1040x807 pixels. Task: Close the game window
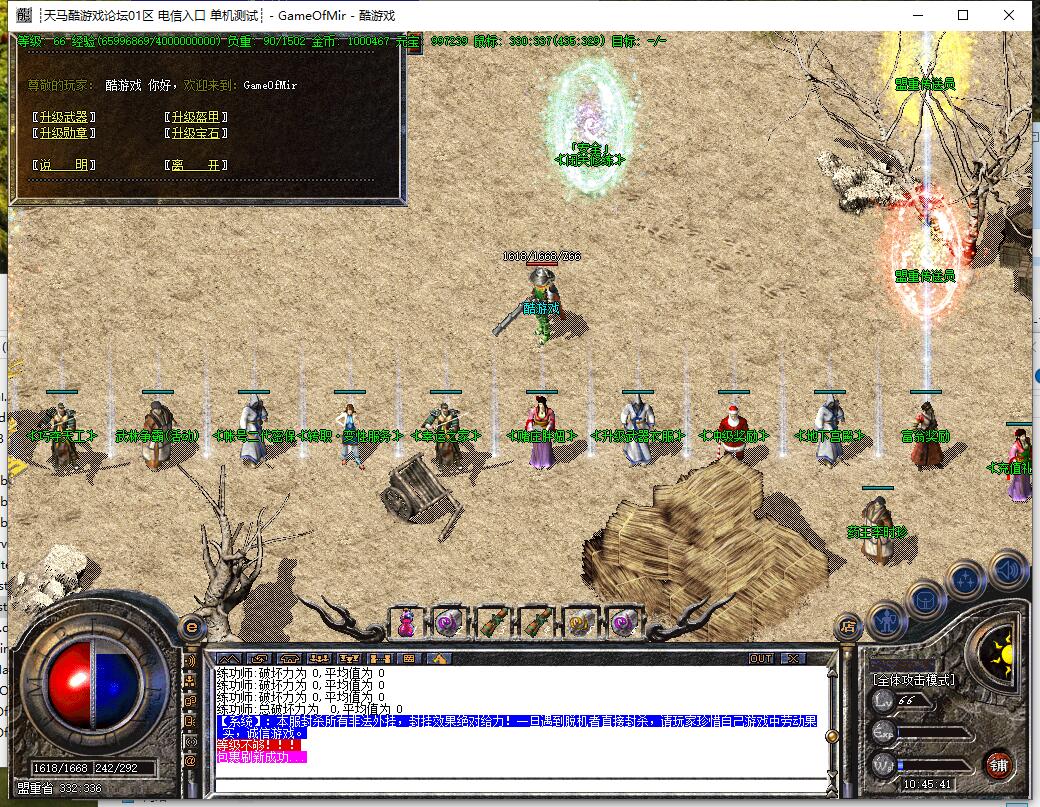[1009, 15]
